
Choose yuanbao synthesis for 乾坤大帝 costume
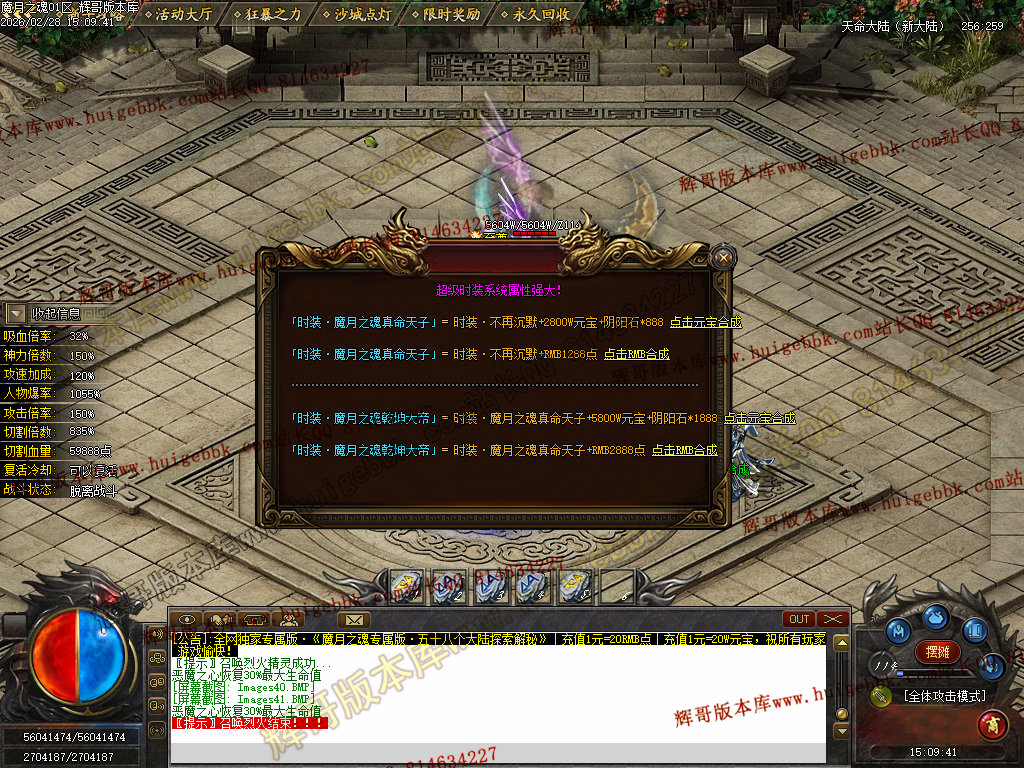pyautogui.click(x=760, y=418)
